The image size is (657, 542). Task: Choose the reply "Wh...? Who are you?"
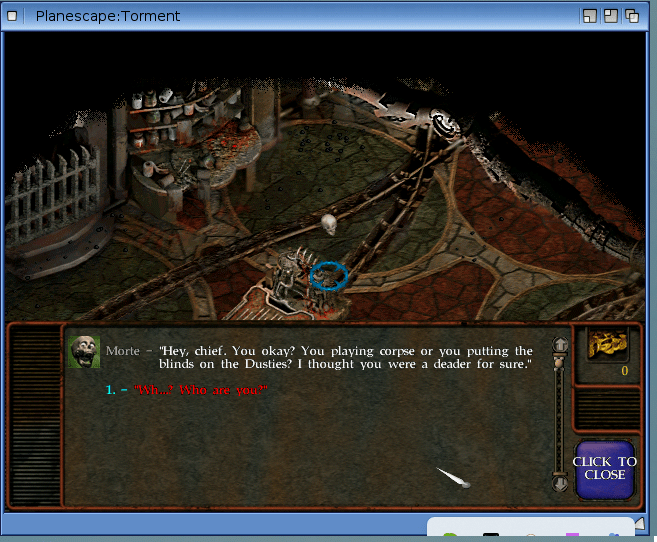click(x=201, y=389)
